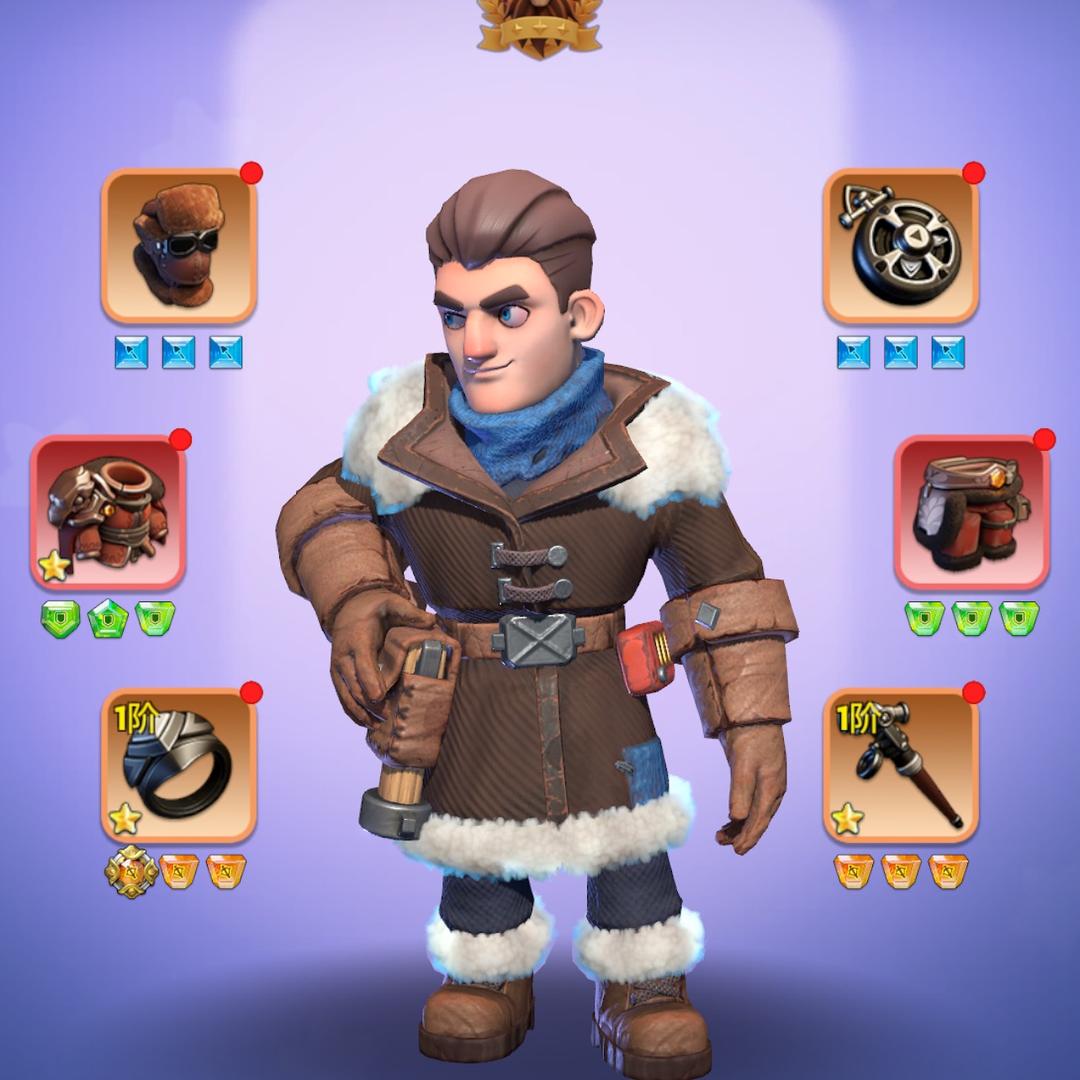Tap the green pentagon gem under chest armor
The image size is (1080, 1080).
[x=108, y=619]
